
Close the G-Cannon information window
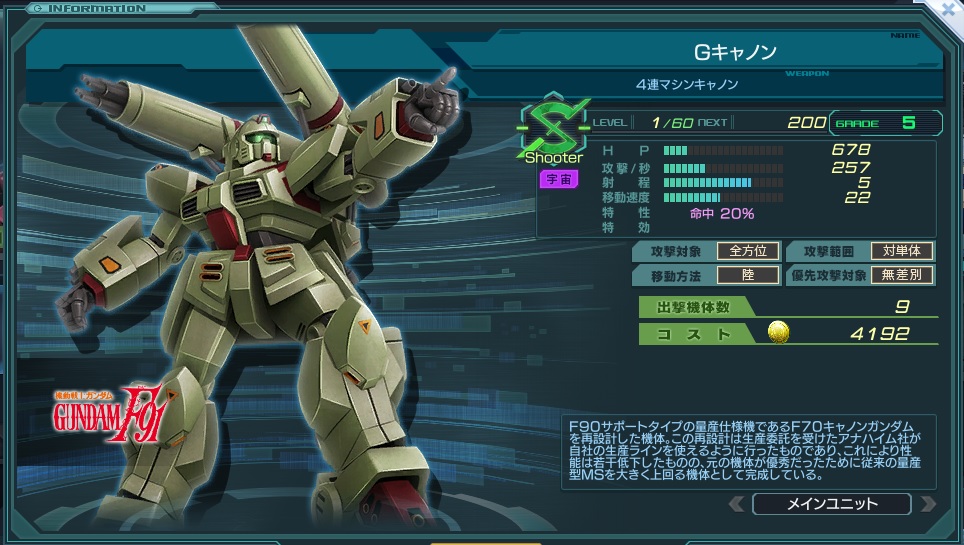pos(948,8)
